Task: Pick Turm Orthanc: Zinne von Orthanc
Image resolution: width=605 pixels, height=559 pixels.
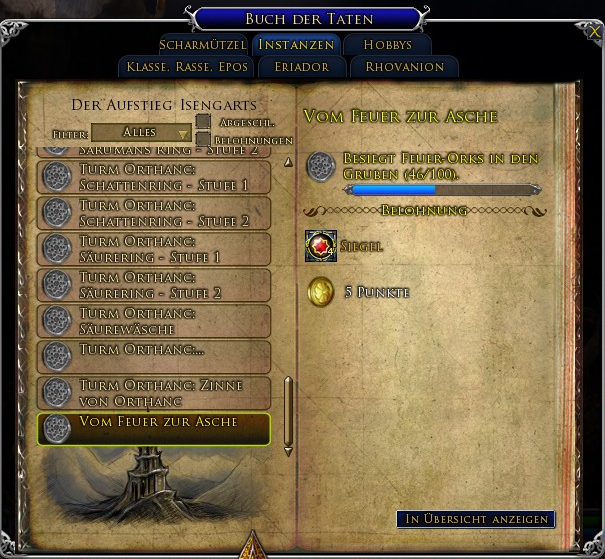Action: coord(154,393)
